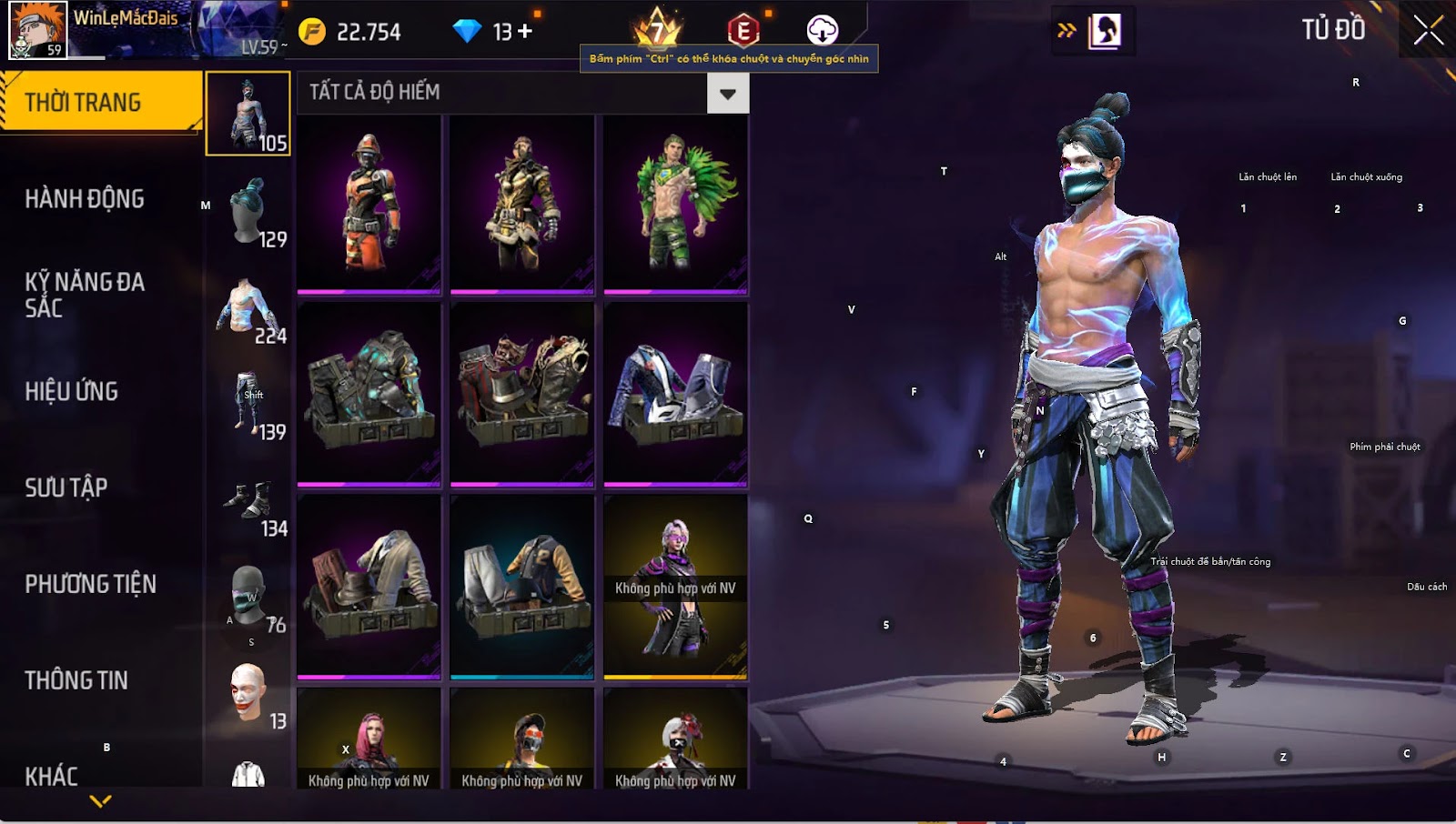The height and width of the screenshot is (824, 1456).
Task: Select the green feathered carnival outfit
Action: (675, 204)
